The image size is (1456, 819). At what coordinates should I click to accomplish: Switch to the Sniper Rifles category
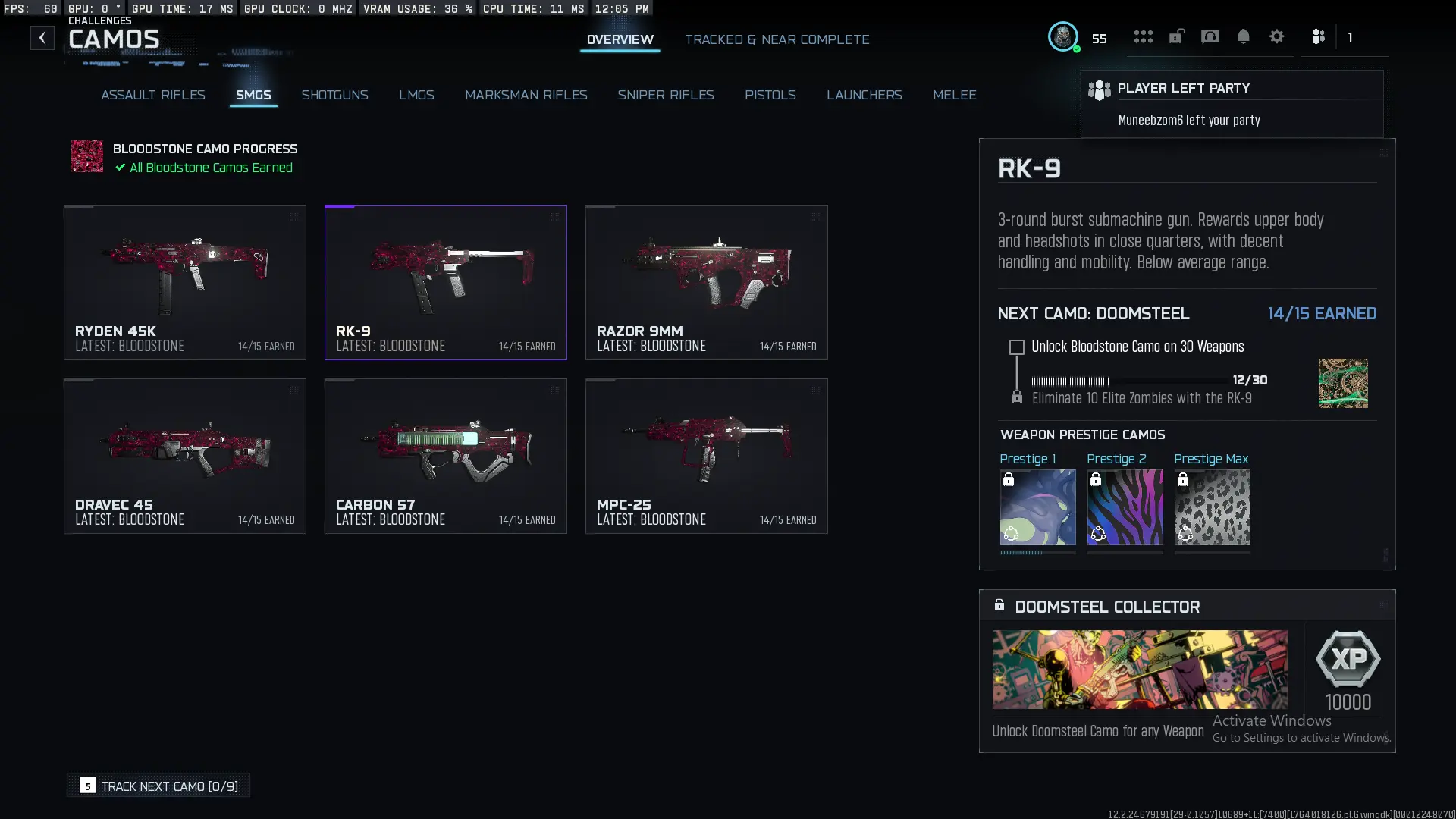666,95
